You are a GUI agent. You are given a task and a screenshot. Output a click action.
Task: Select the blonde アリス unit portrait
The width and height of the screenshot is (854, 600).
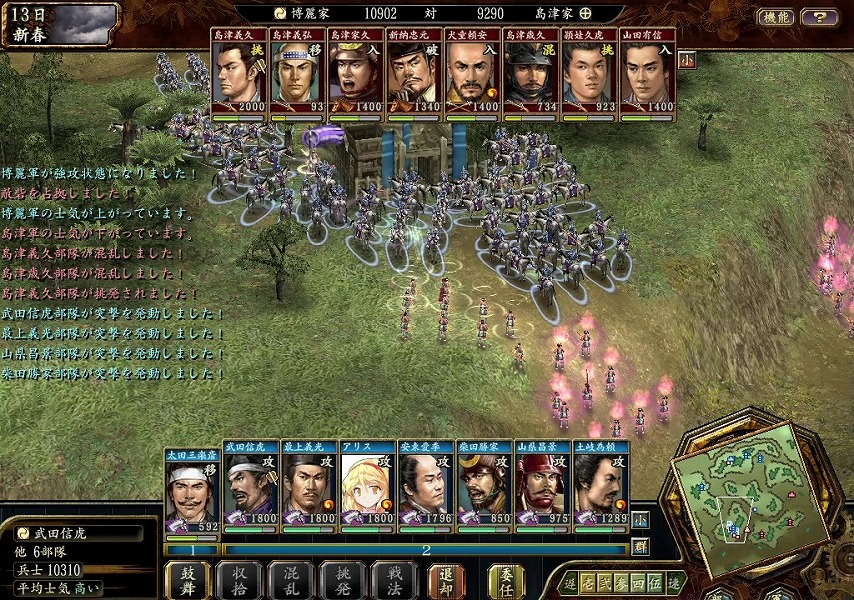click(368, 487)
